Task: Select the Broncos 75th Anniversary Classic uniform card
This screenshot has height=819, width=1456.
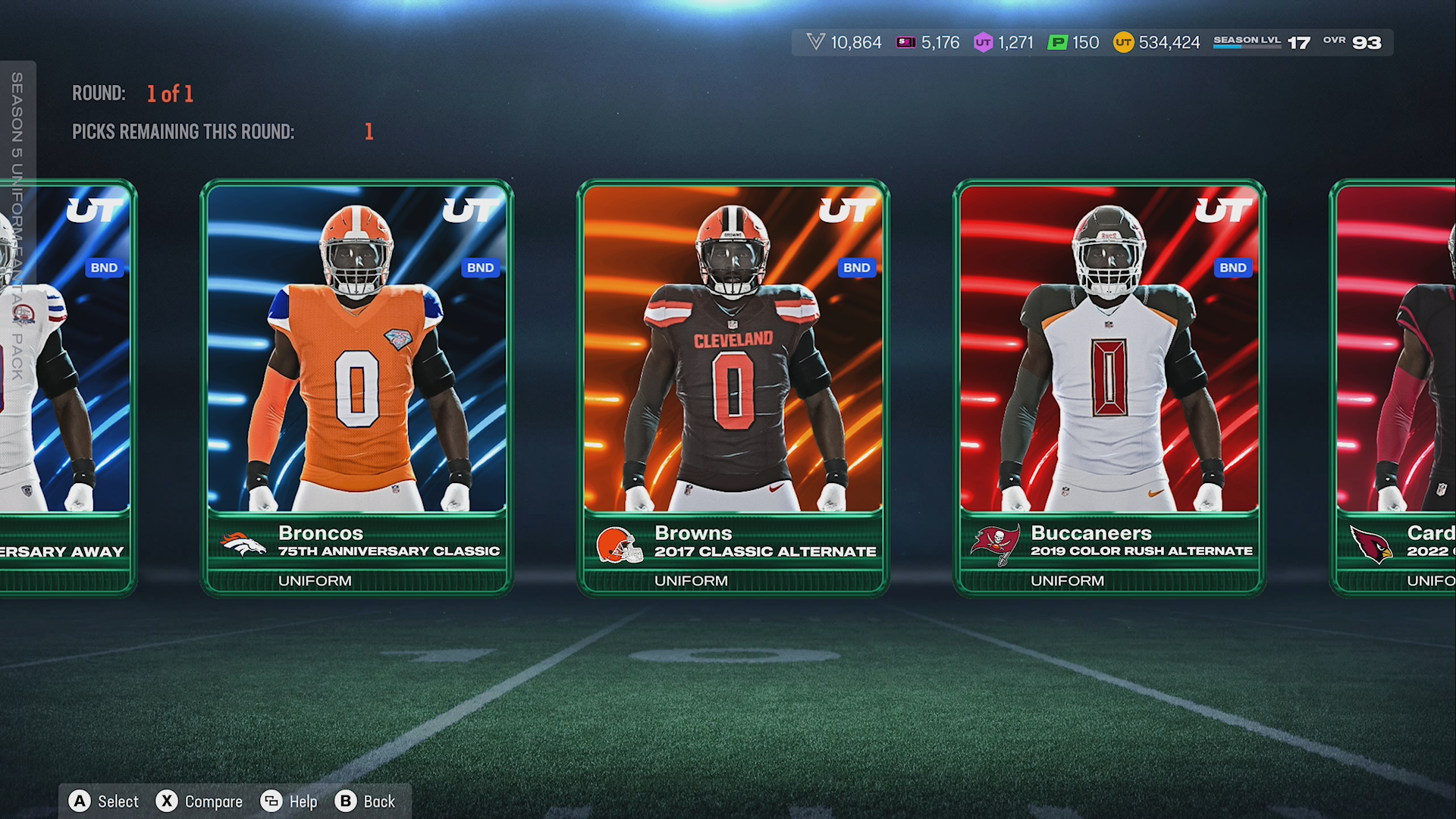Action: (356, 387)
